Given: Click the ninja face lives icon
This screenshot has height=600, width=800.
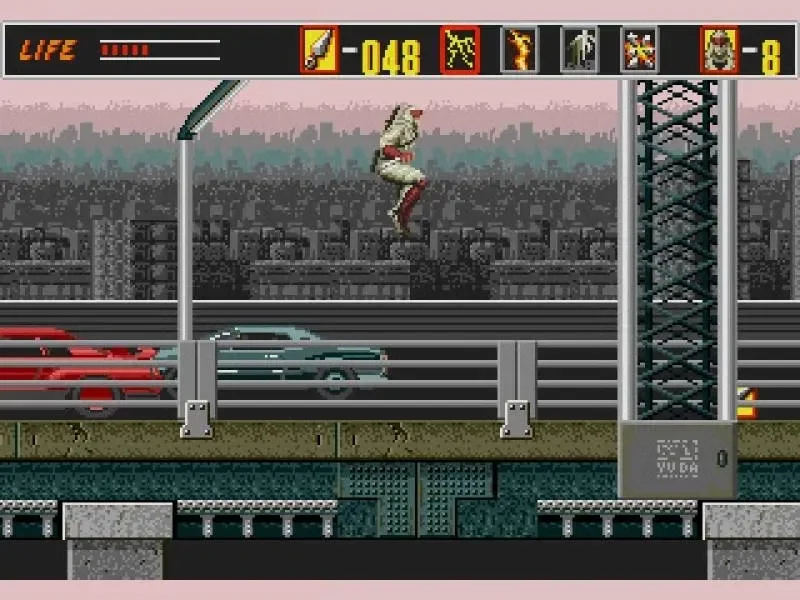Looking at the screenshot, I should tap(719, 51).
